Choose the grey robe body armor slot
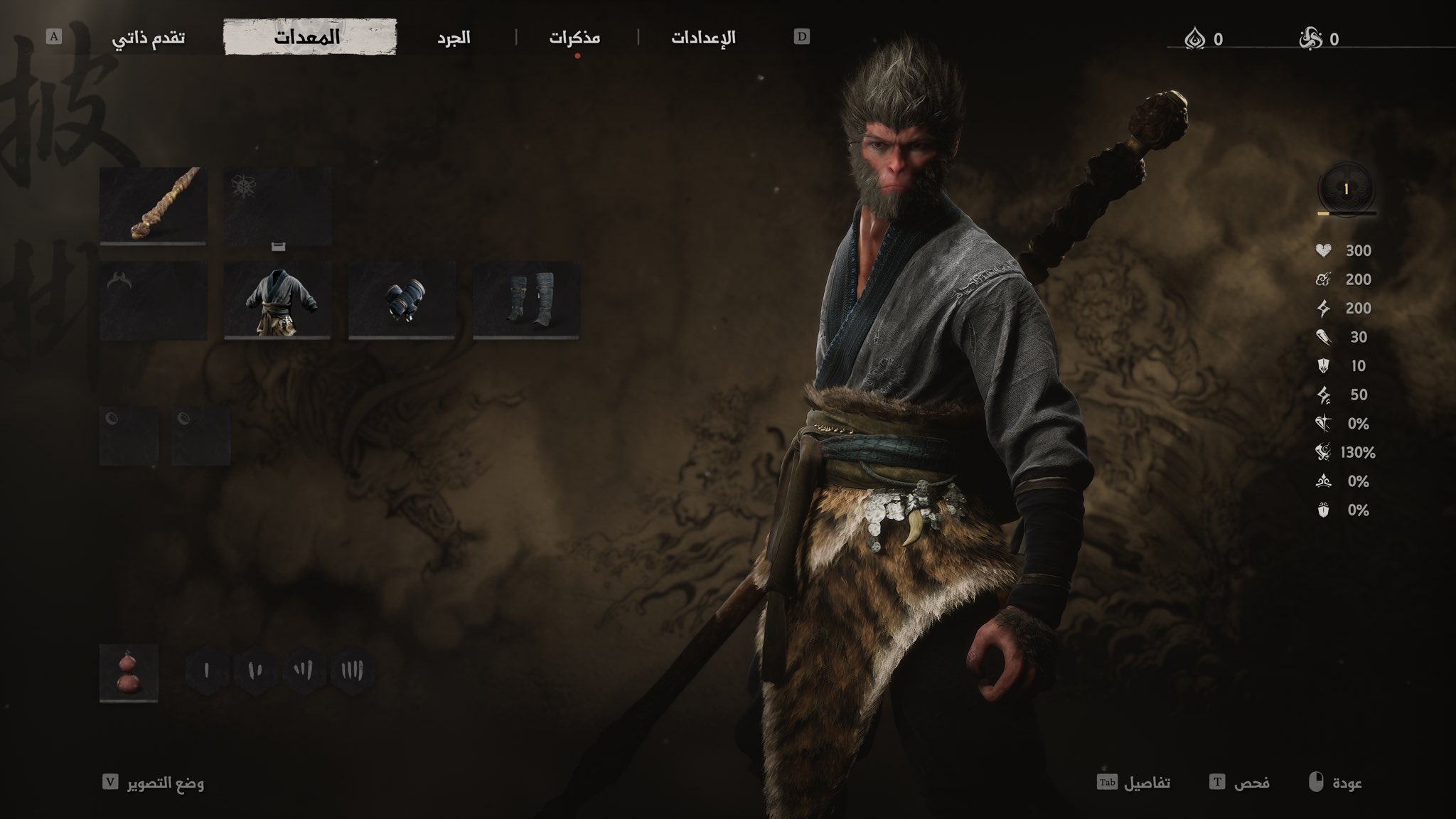The image size is (1456, 819). [x=277, y=300]
